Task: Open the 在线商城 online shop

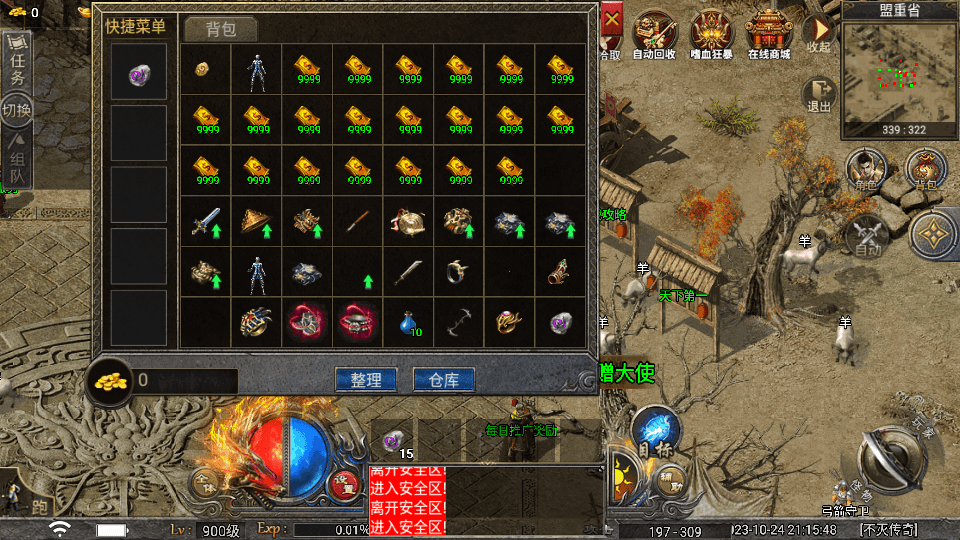Action: (x=769, y=35)
